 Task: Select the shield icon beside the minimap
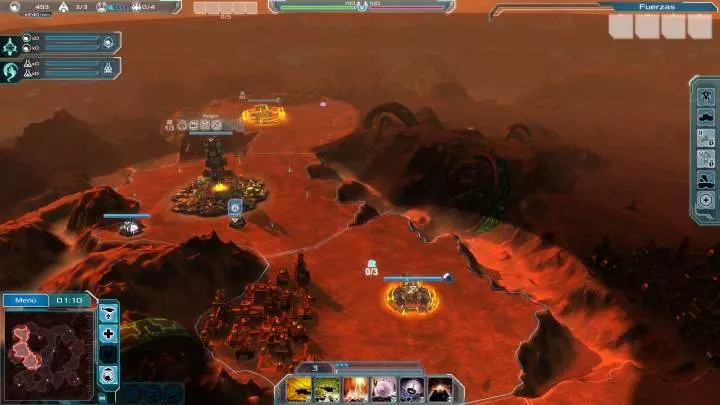(x=109, y=354)
